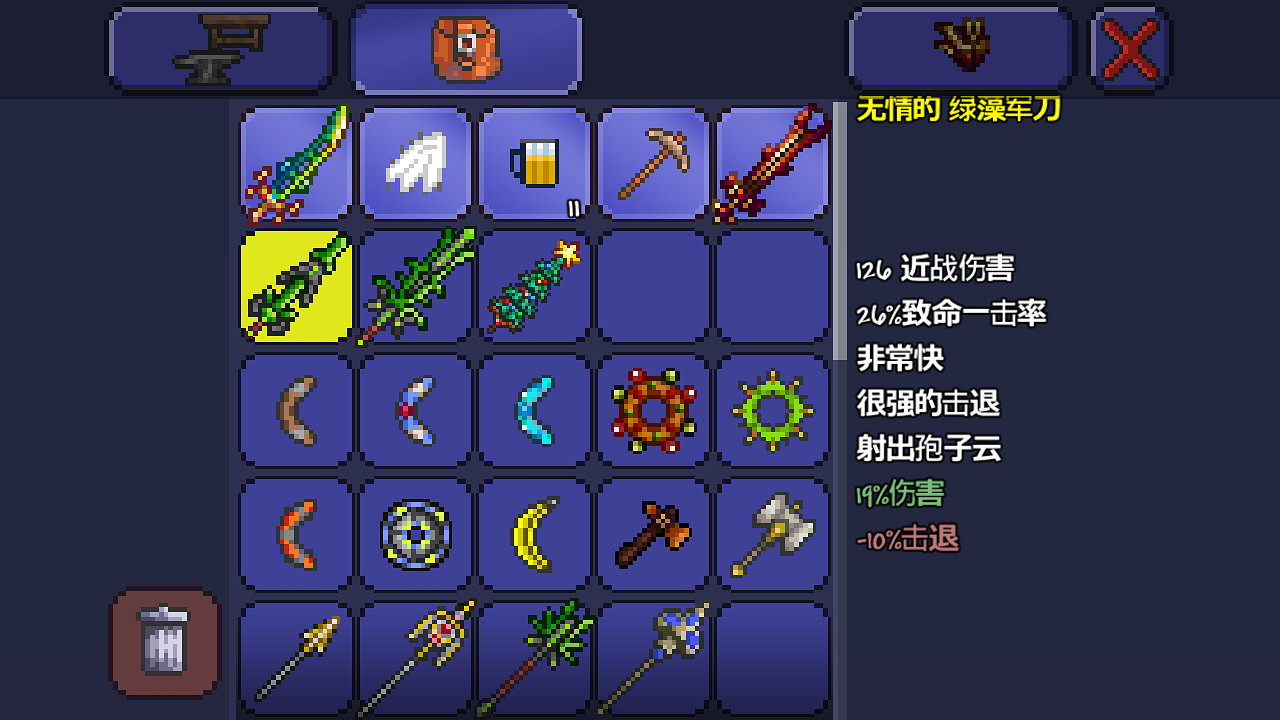This screenshot has width=1280, height=720.
Task: Select the Enchanted Boomerang
Action: pyautogui.click(x=414, y=411)
